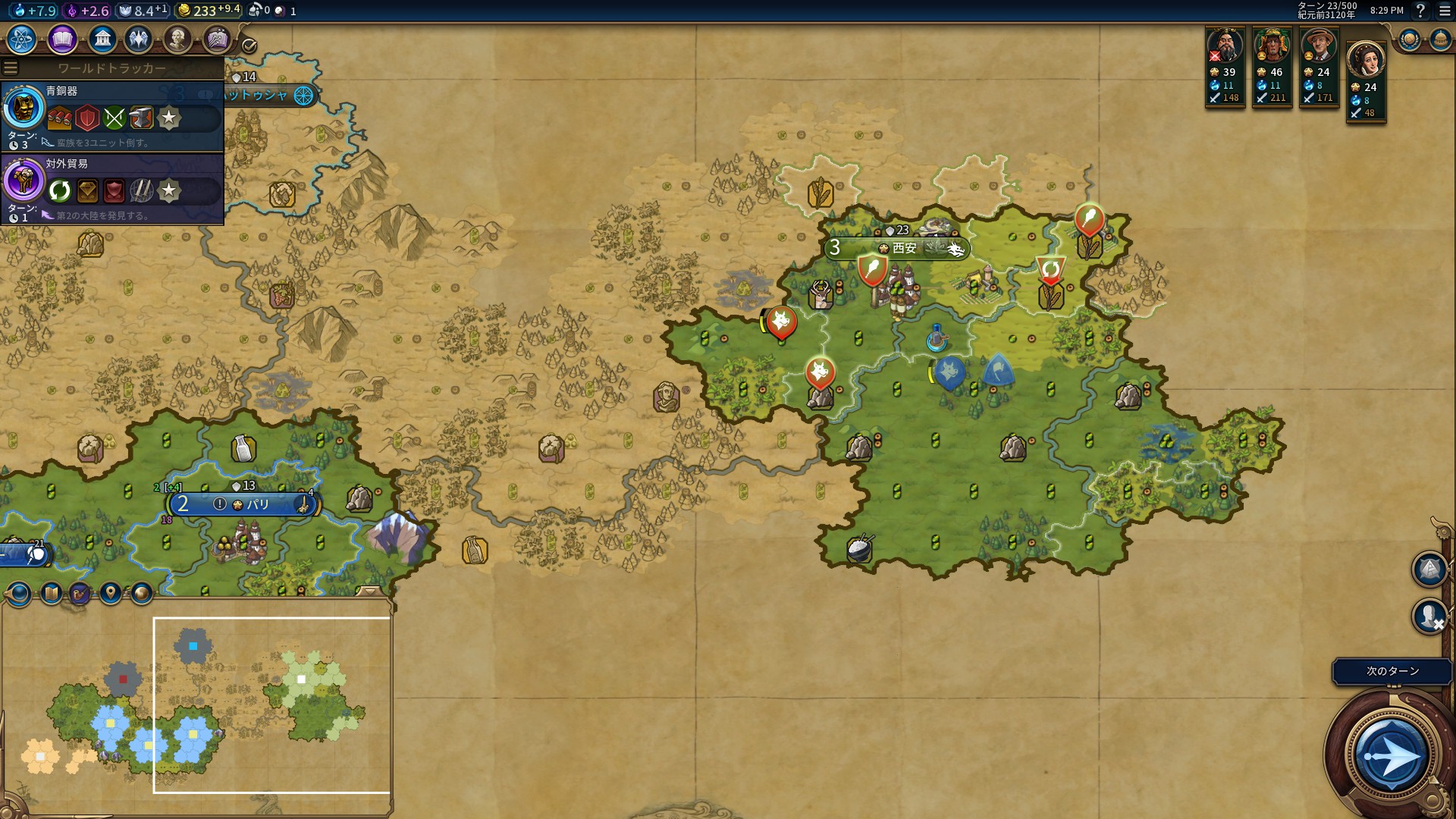Open the city-states globe laurel icon

1410,39
